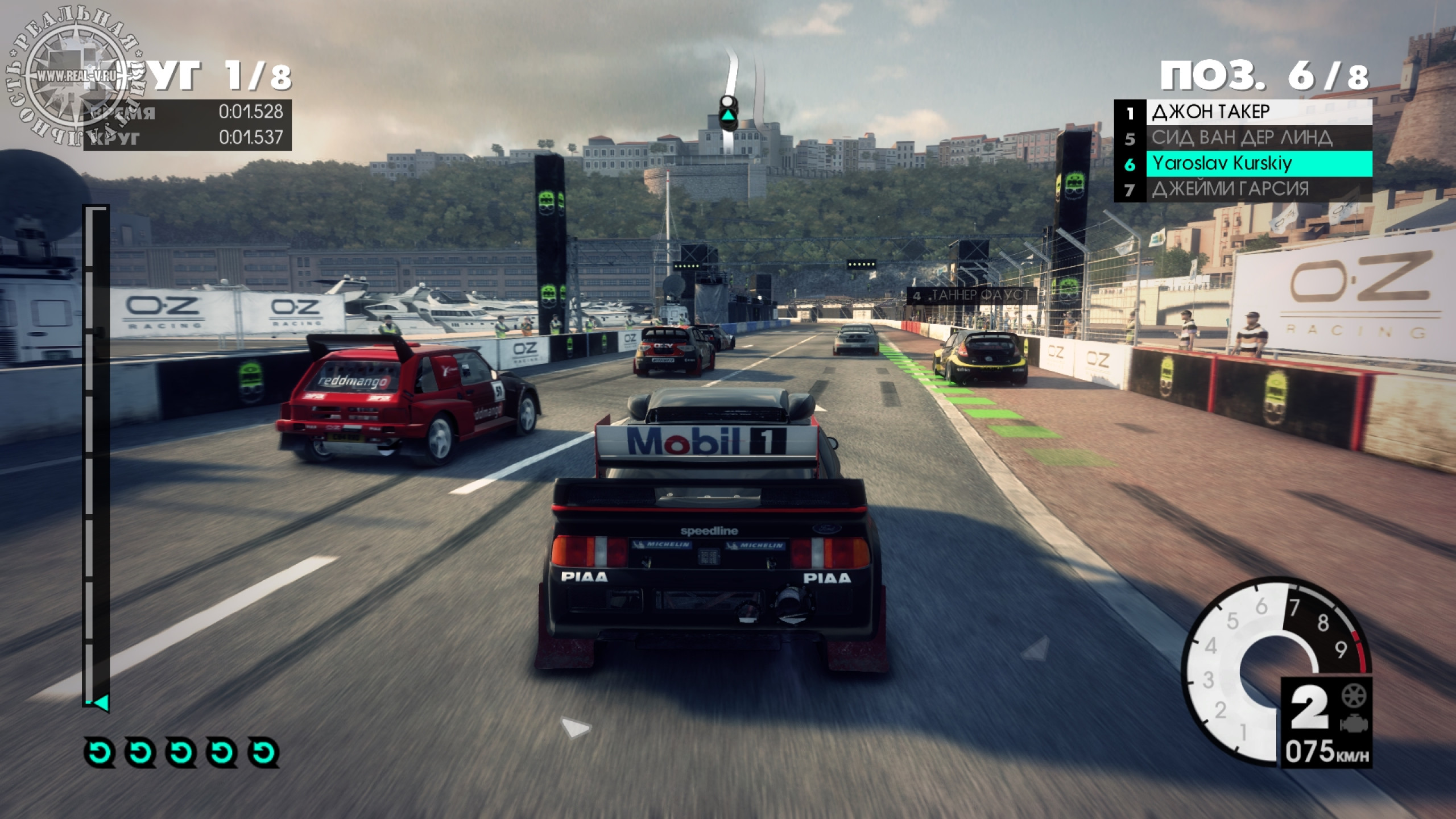Open the www.real-v.ru watermark logo
The height and width of the screenshot is (819, 1456).
(x=77, y=76)
